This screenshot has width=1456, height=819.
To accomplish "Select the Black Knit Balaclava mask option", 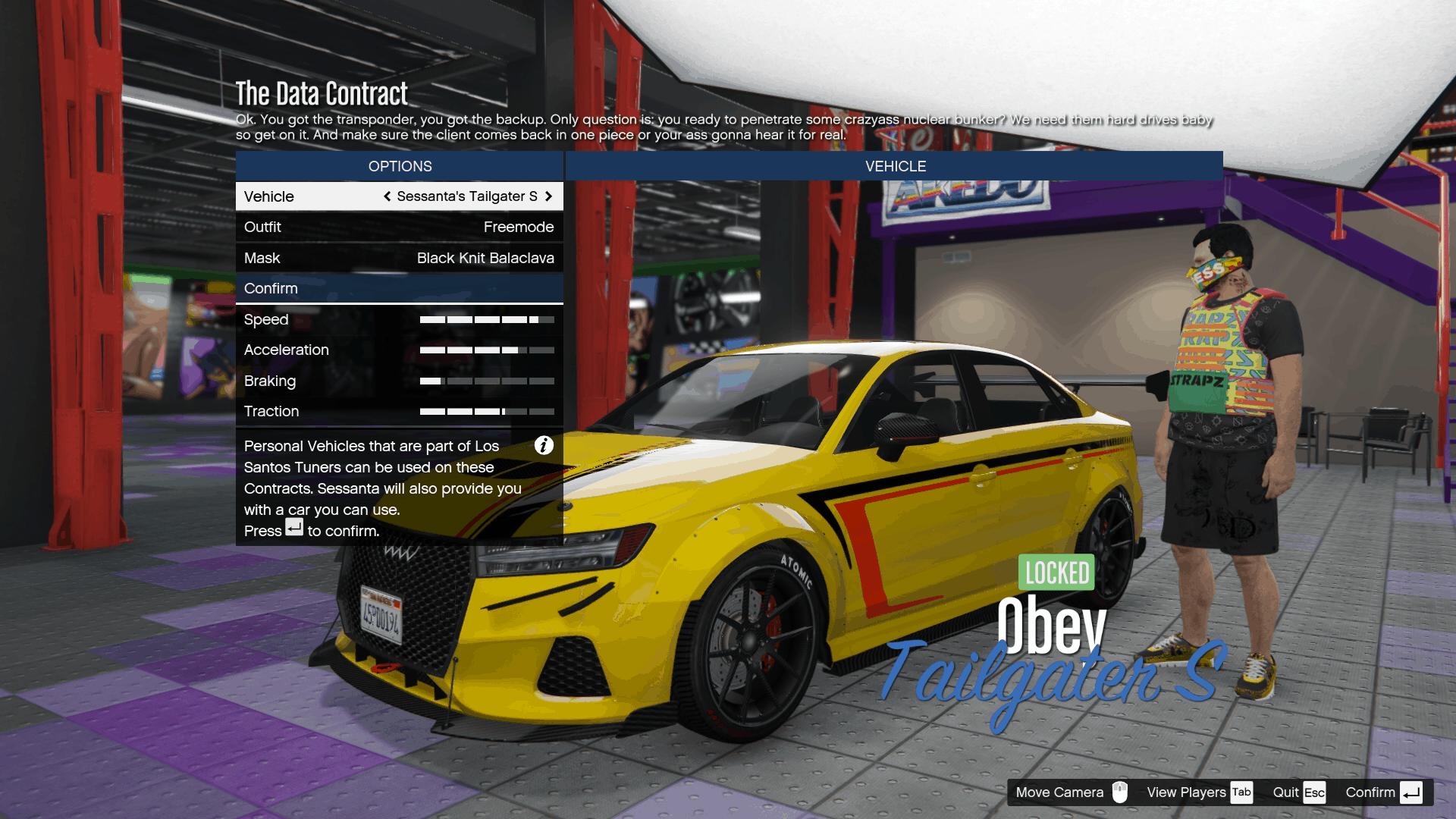I will (399, 258).
